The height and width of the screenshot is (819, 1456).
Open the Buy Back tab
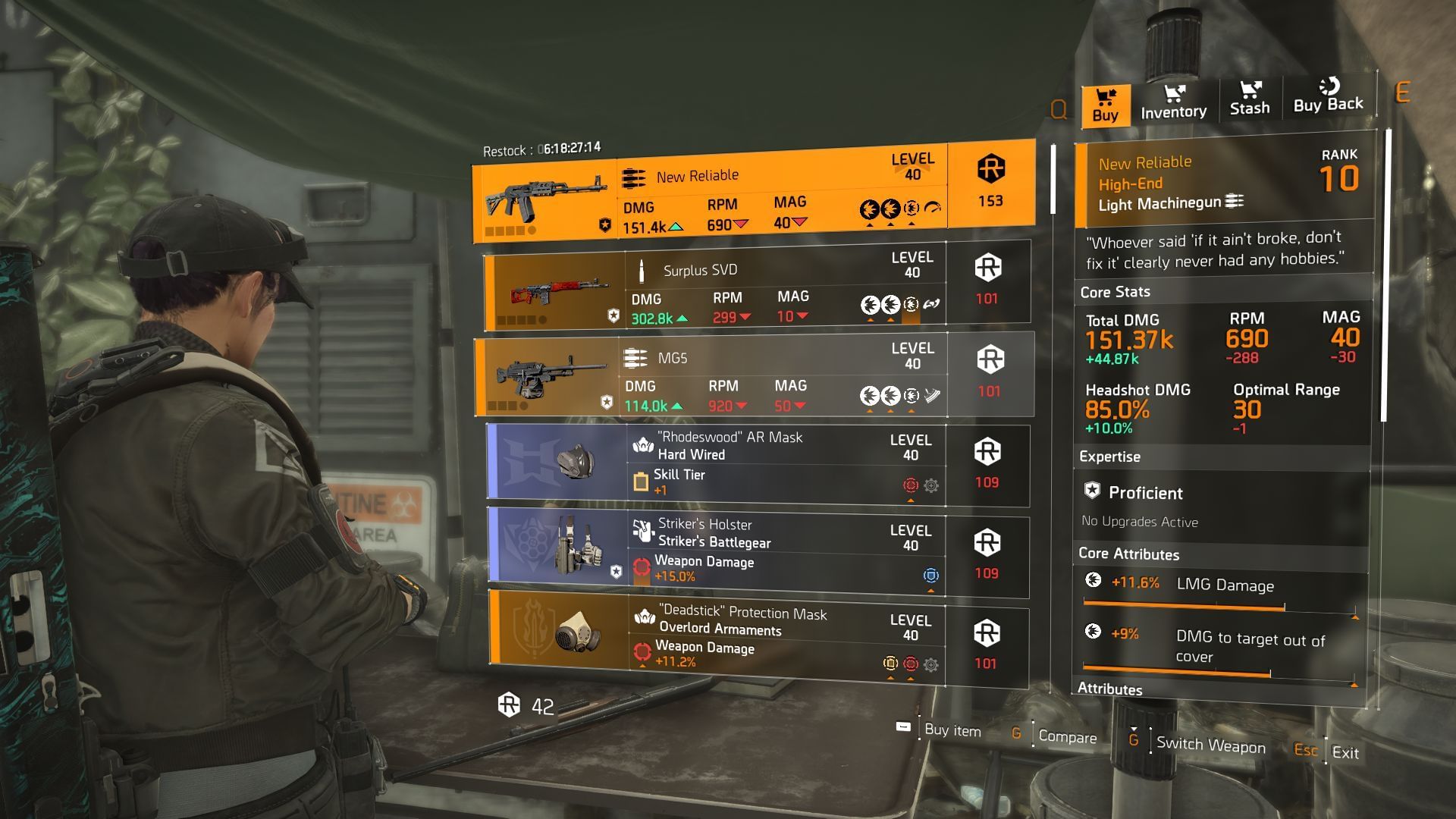(x=1328, y=96)
